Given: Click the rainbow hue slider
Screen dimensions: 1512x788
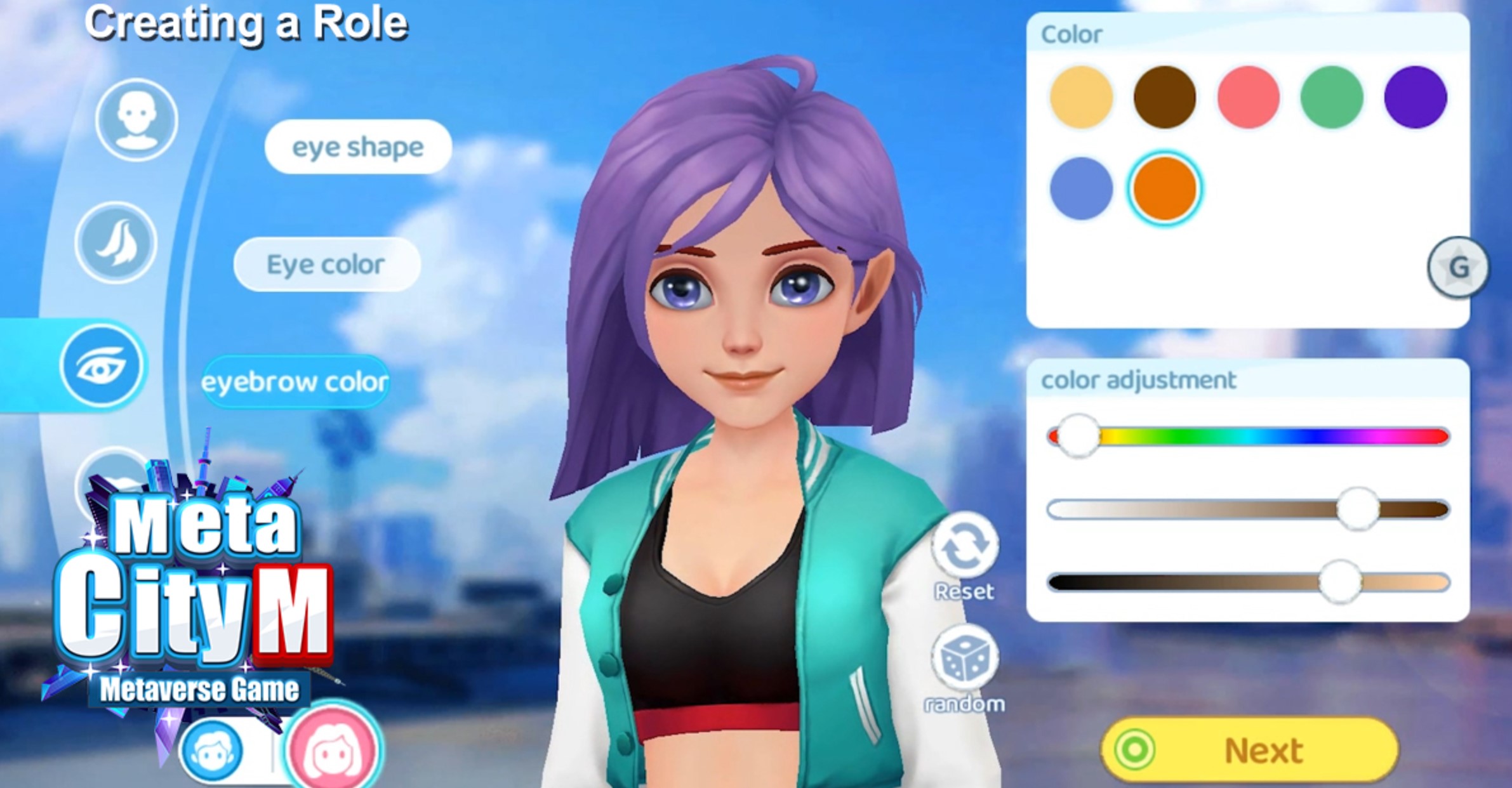Looking at the screenshot, I should (1248, 437).
